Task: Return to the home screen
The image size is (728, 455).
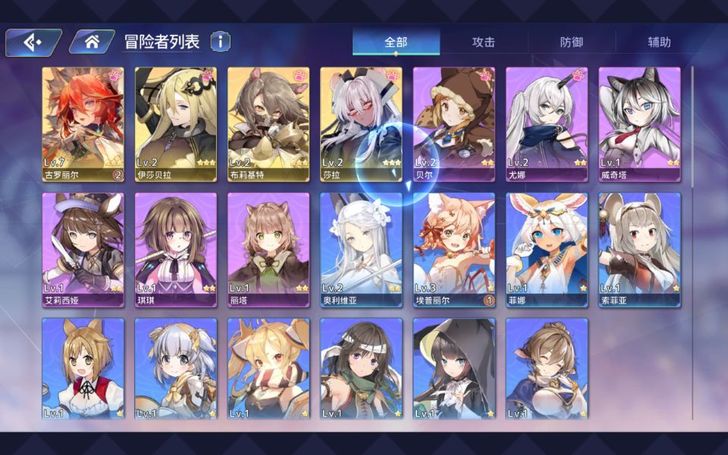Action: (91, 41)
